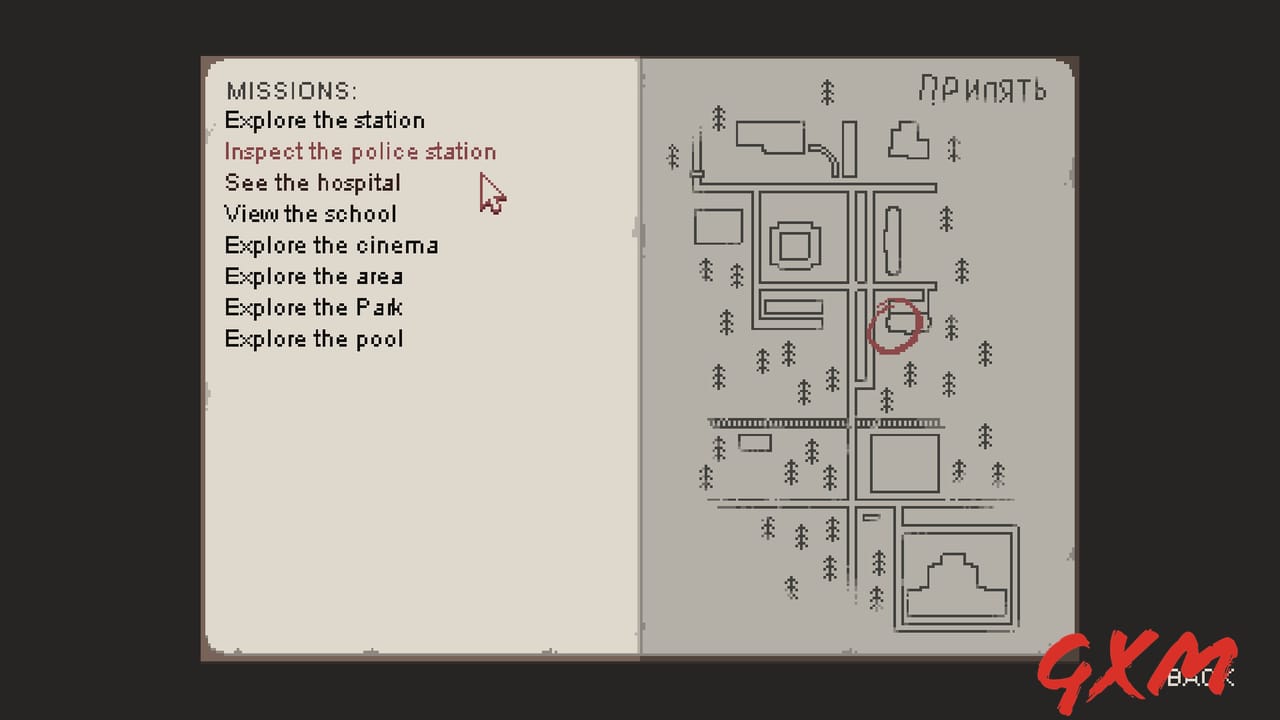Click the large square building in the lower map
This screenshot has width=1280, height=720.
coord(903,463)
